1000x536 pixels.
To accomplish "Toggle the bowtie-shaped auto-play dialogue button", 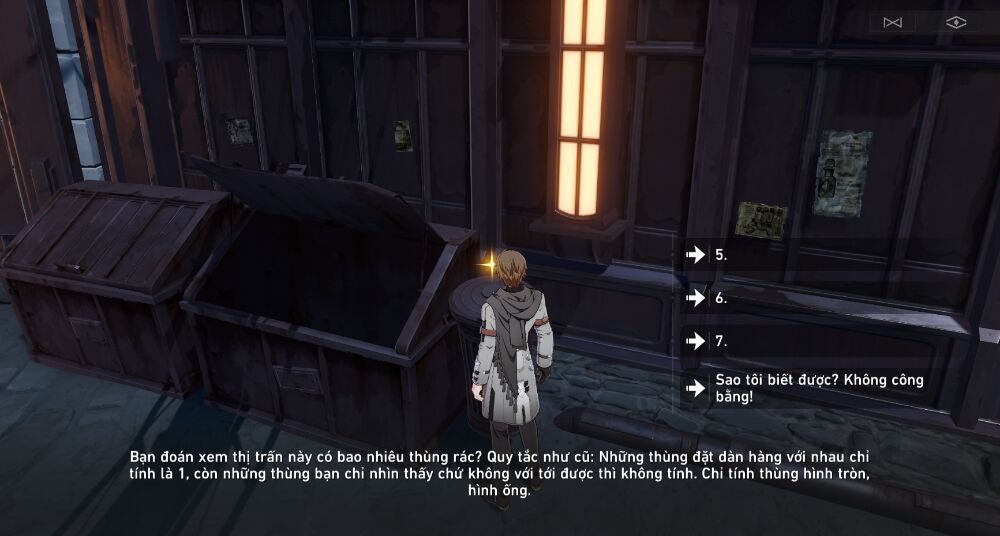I will (893, 22).
